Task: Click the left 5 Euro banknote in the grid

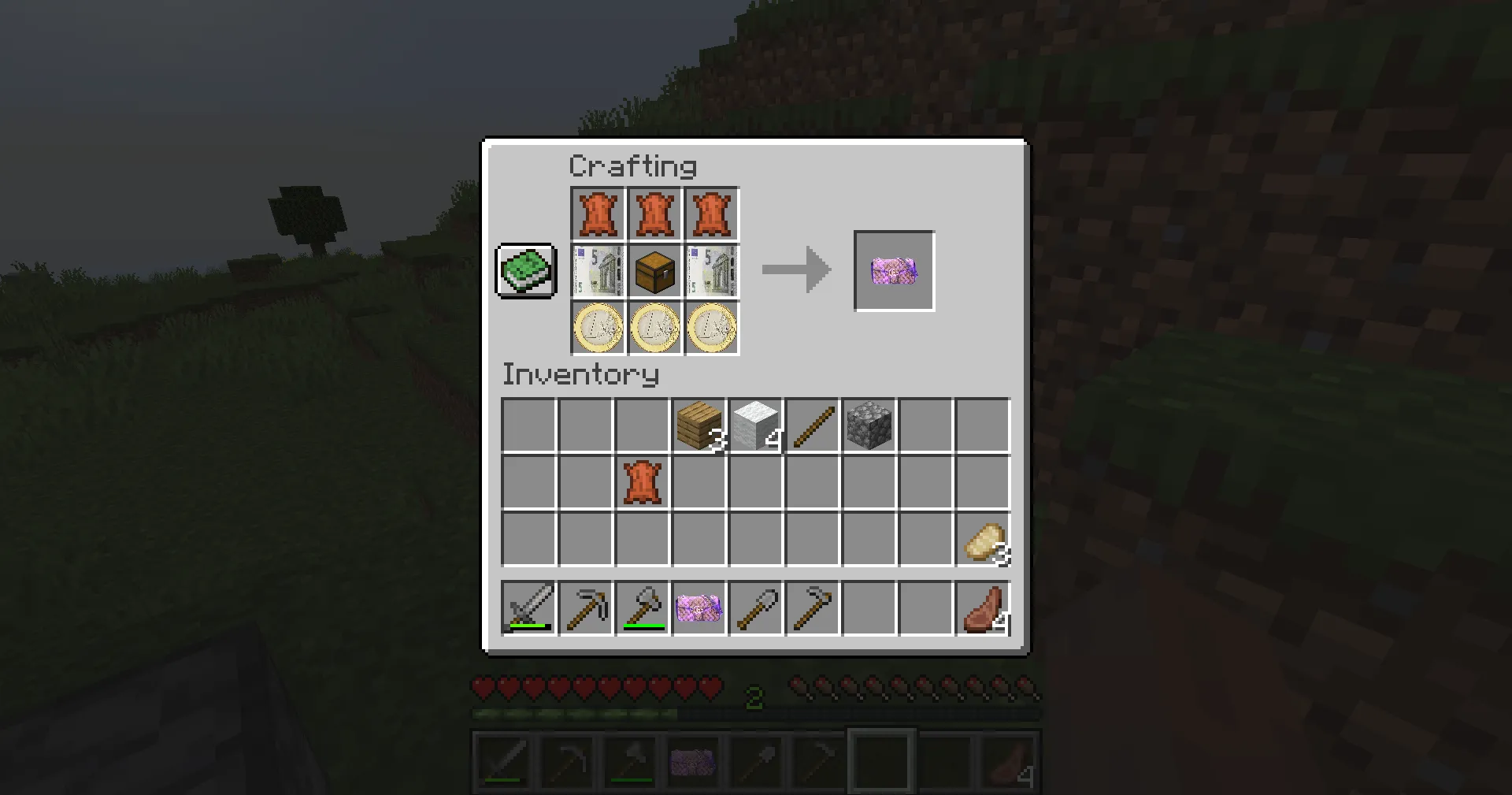Action: (x=597, y=271)
